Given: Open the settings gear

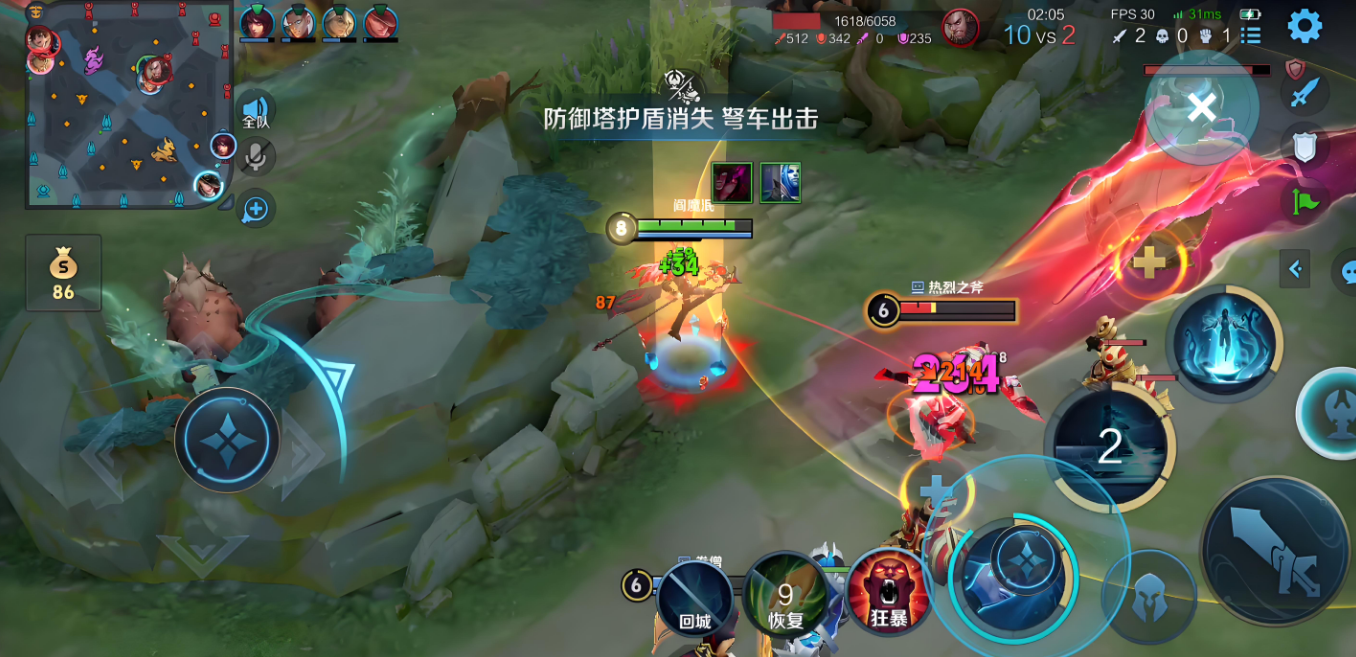Looking at the screenshot, I should (x=1304, y=26).
